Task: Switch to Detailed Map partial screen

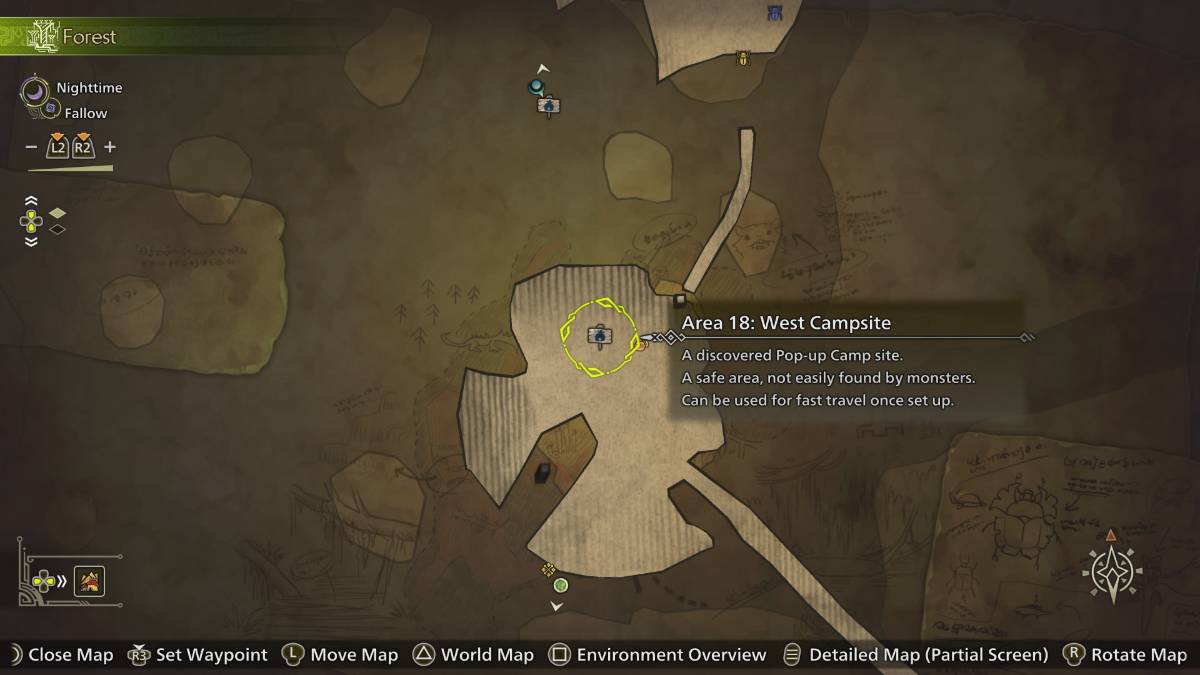Action: tap(928, 655)
